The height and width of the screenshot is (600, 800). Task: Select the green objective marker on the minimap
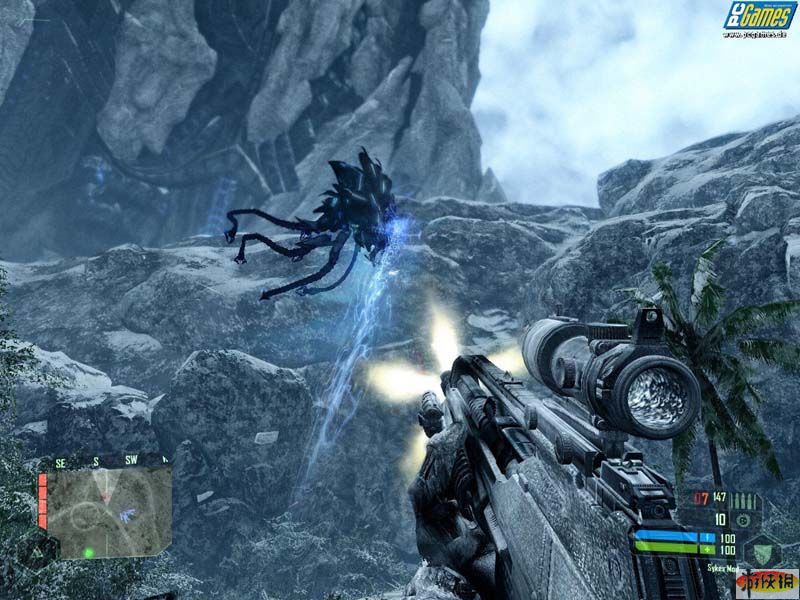89,552
